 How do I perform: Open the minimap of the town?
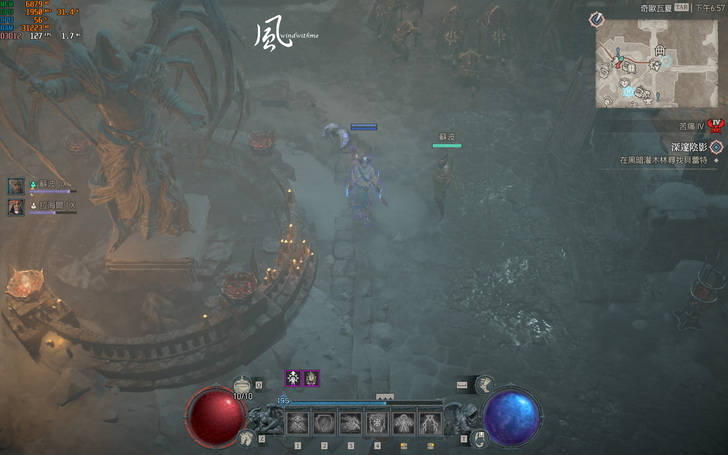coord(658,63)
